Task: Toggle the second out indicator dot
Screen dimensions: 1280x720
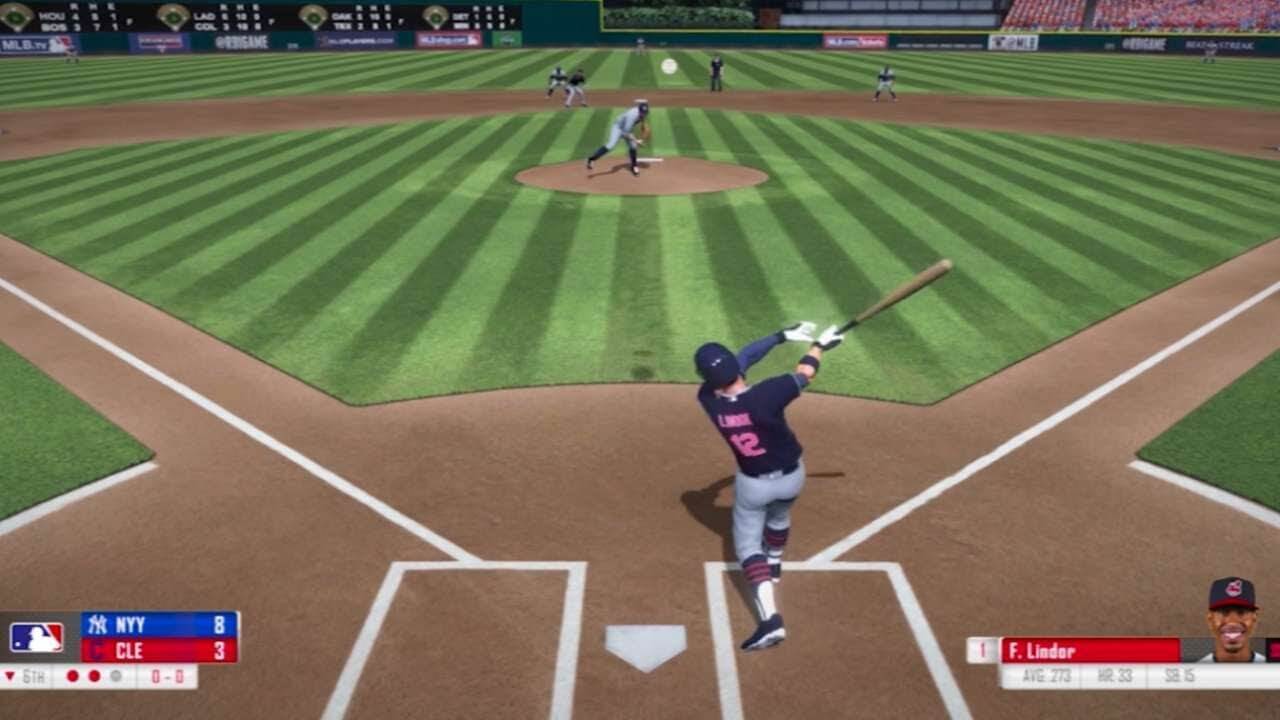Action: (94, 676)
